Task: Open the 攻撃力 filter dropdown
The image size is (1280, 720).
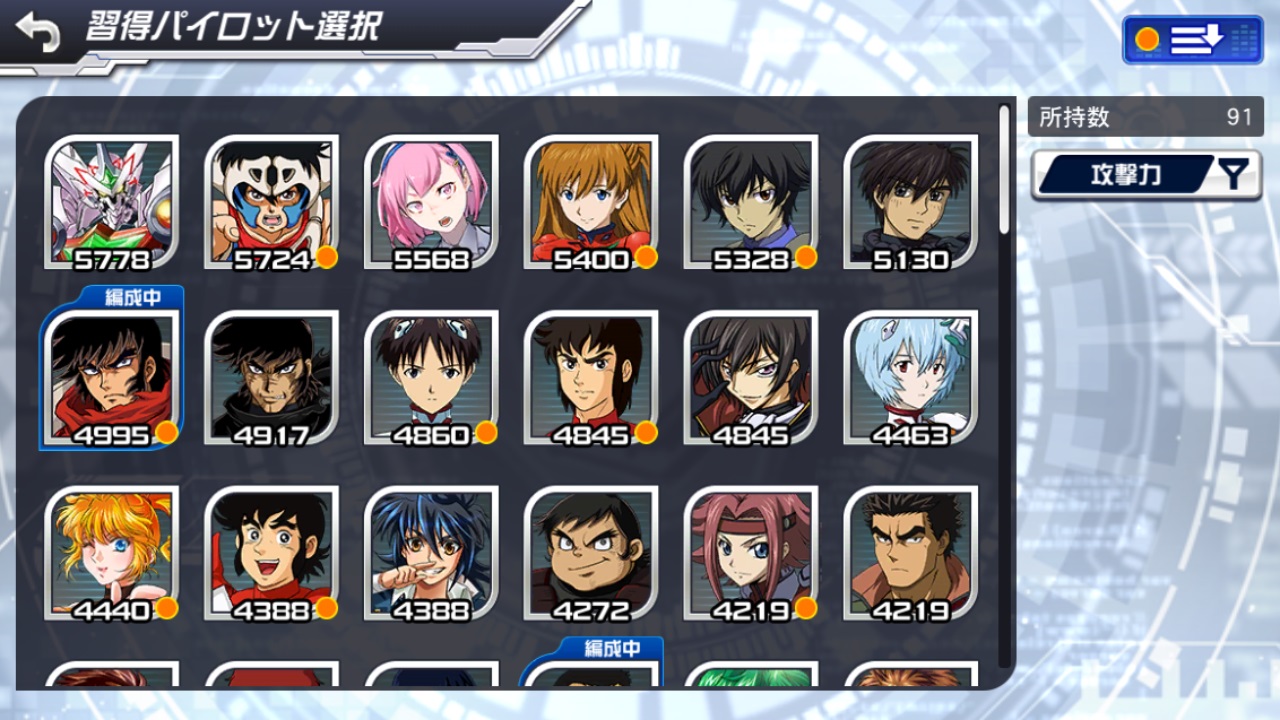Action: pos(1146,176)
